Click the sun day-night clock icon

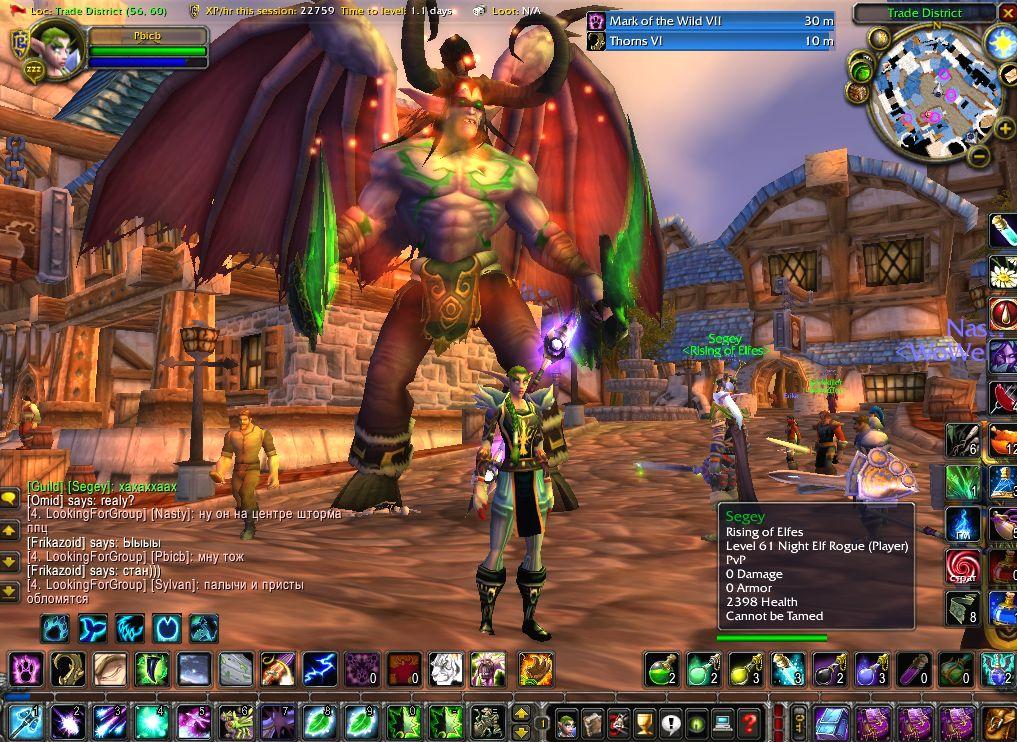click(x=1001, y=43)
